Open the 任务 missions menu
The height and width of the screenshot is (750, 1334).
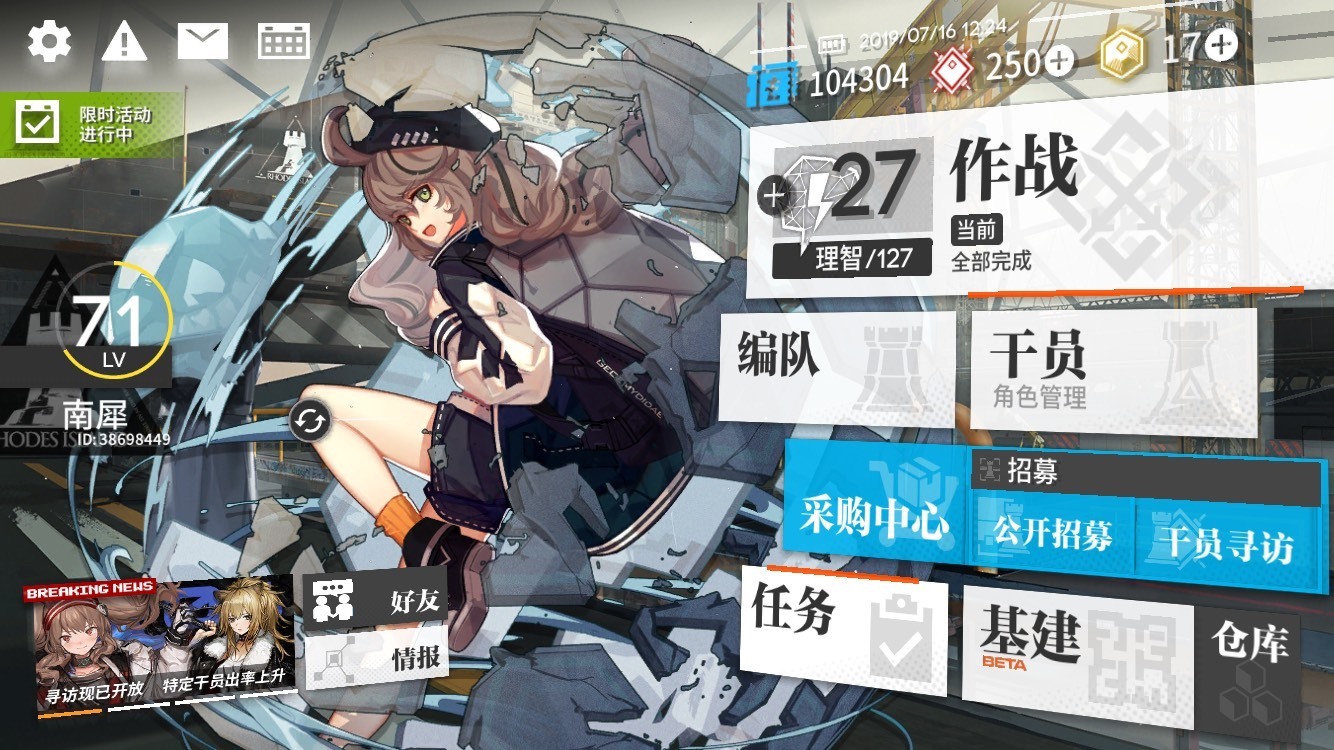click(843, 628)
